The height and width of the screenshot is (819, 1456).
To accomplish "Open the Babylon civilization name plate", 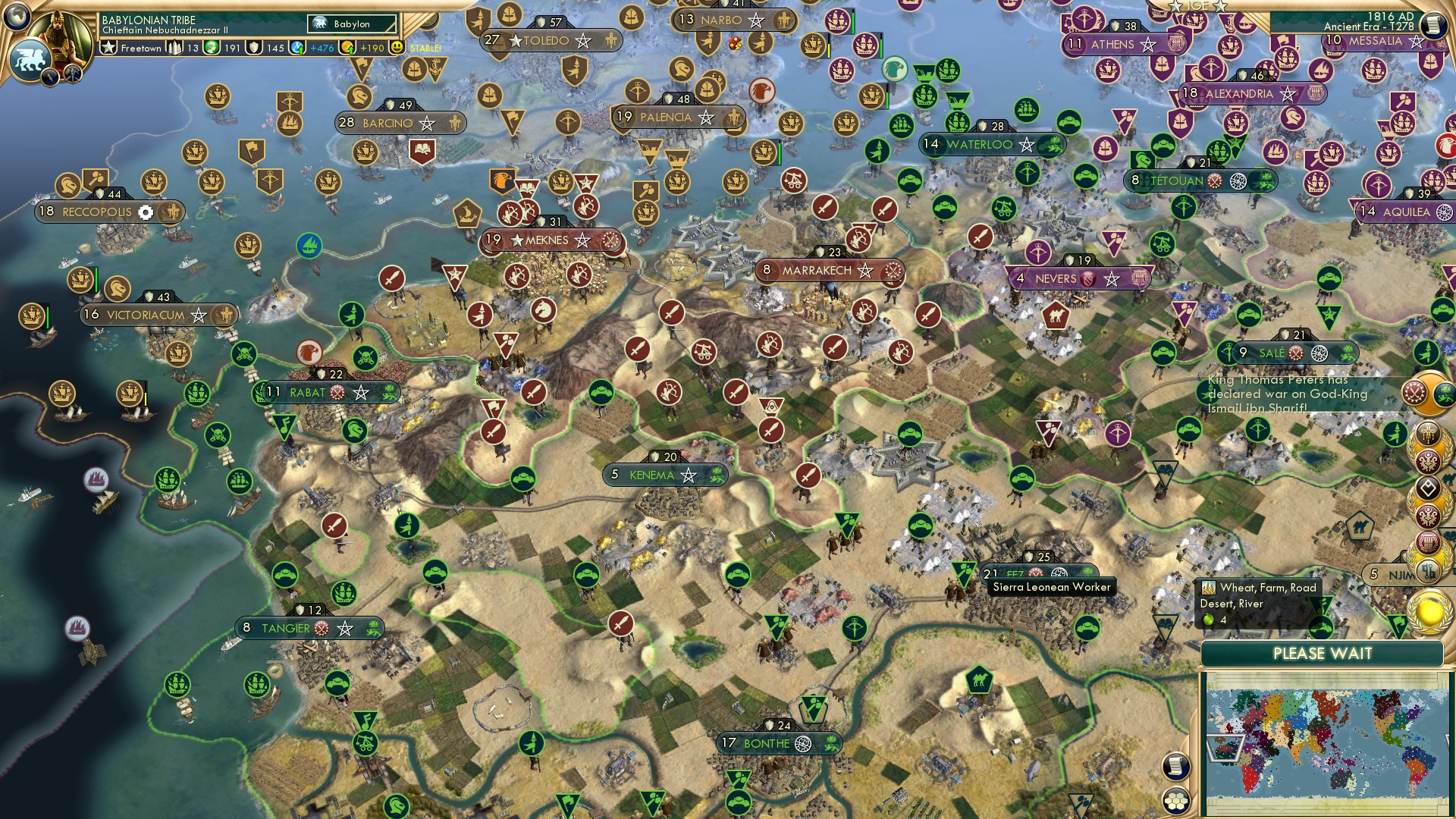I will point(350,24).
